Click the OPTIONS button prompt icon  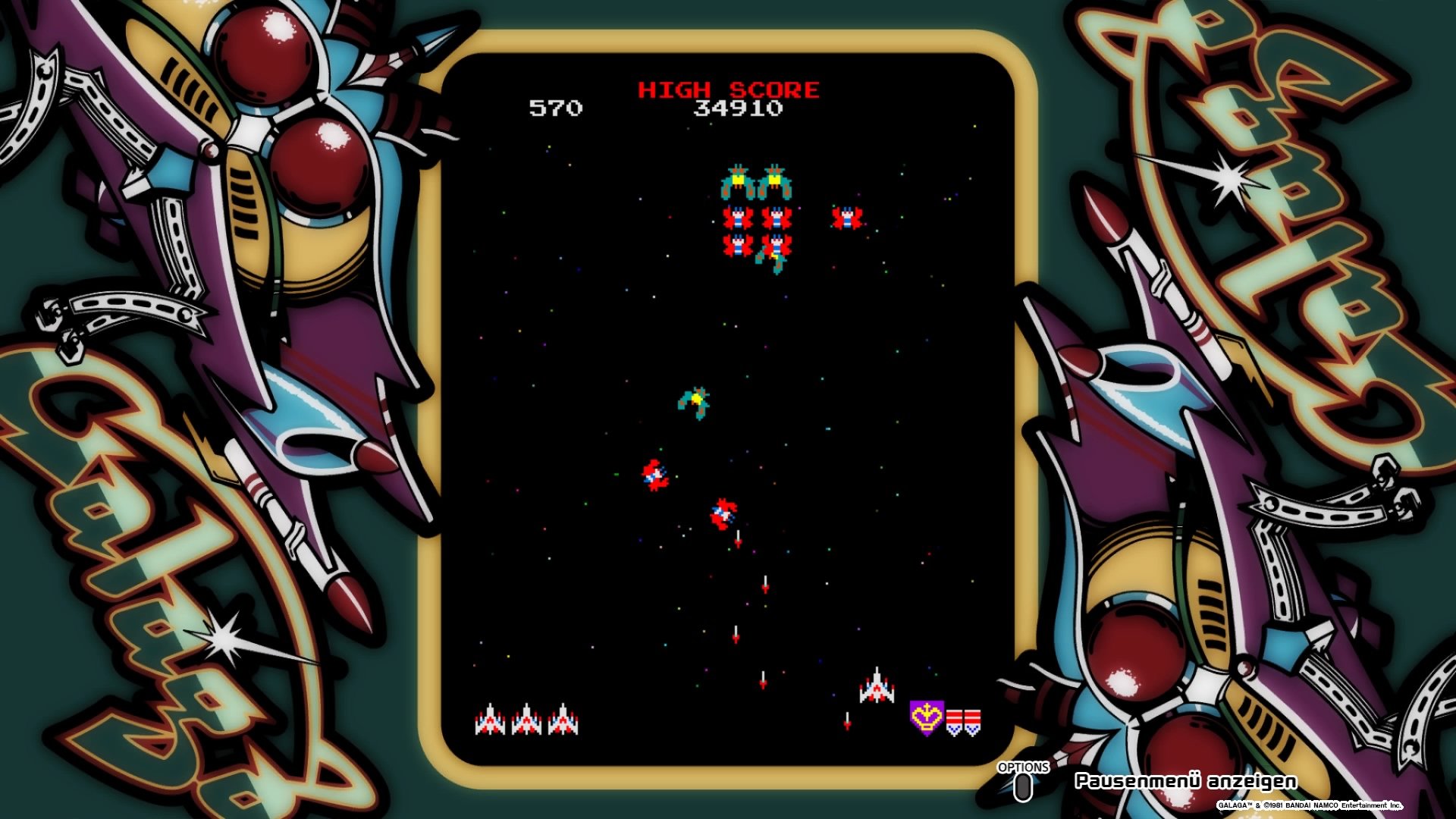pyautogui.click(x=1022, y=789)
